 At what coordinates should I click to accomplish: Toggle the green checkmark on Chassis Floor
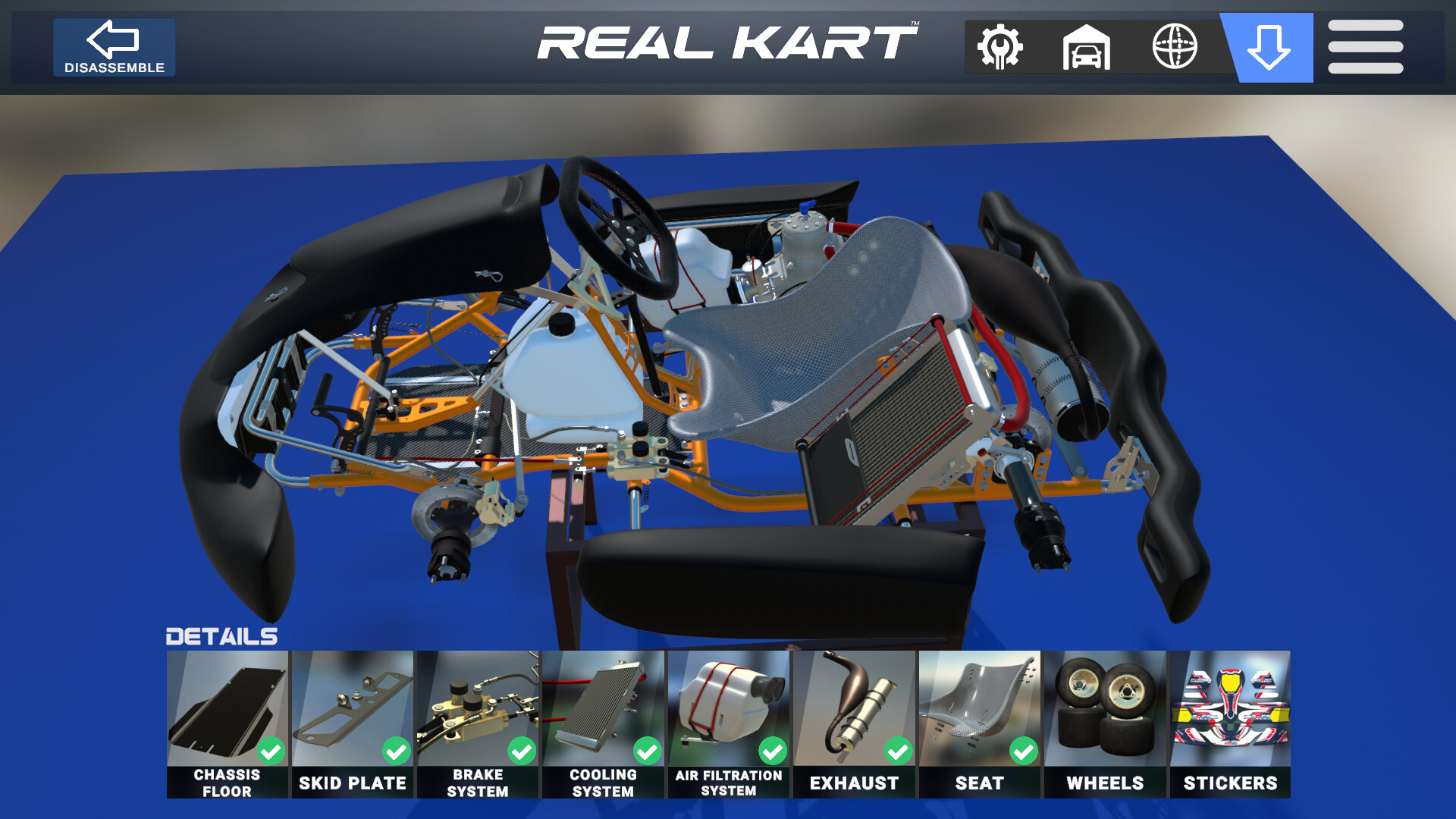[x=272, y=752]
